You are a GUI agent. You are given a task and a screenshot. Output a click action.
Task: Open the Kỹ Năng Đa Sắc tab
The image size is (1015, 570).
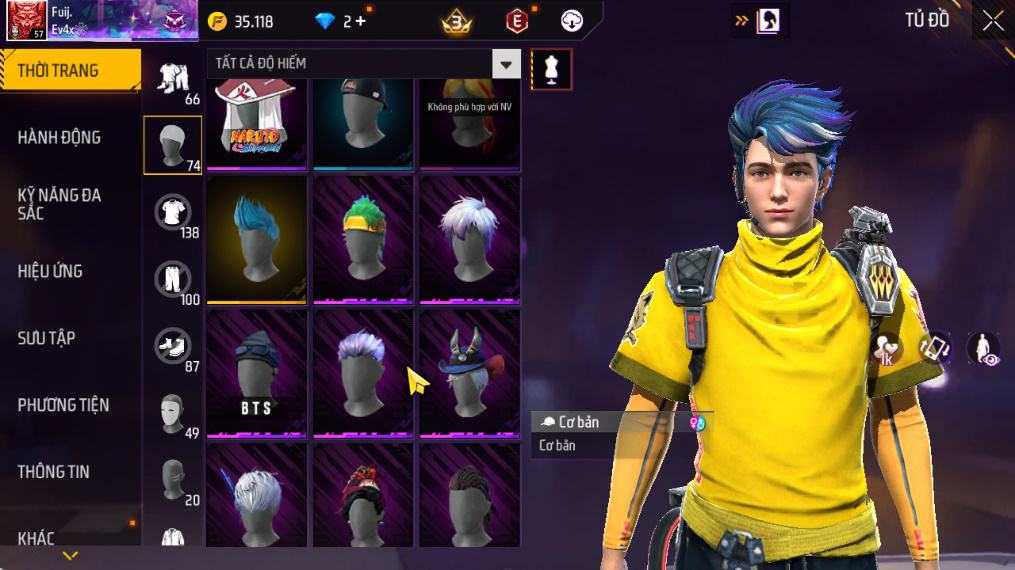[60, 204]
